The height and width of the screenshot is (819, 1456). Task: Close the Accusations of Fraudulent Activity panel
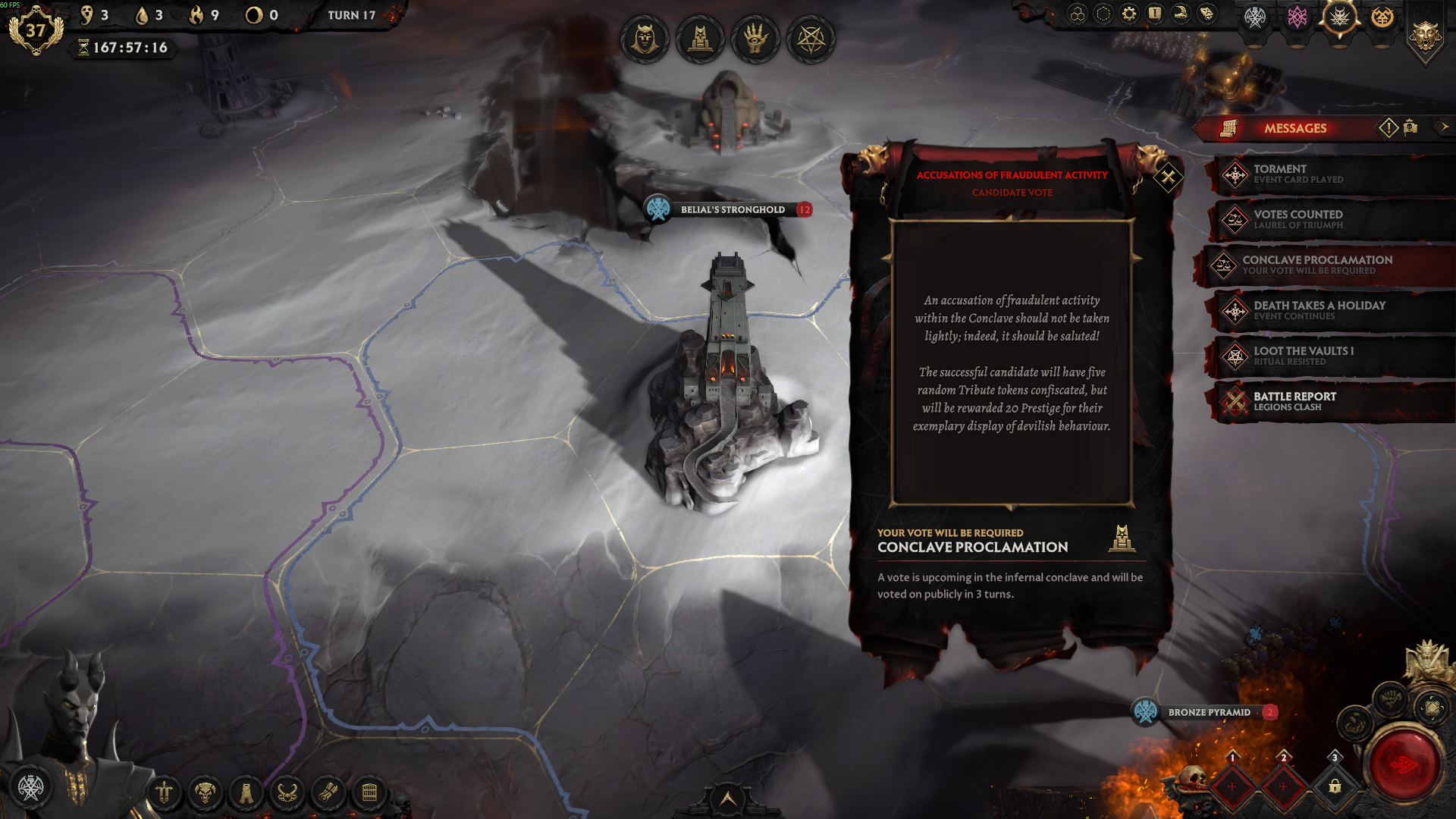click(1168, 178)
